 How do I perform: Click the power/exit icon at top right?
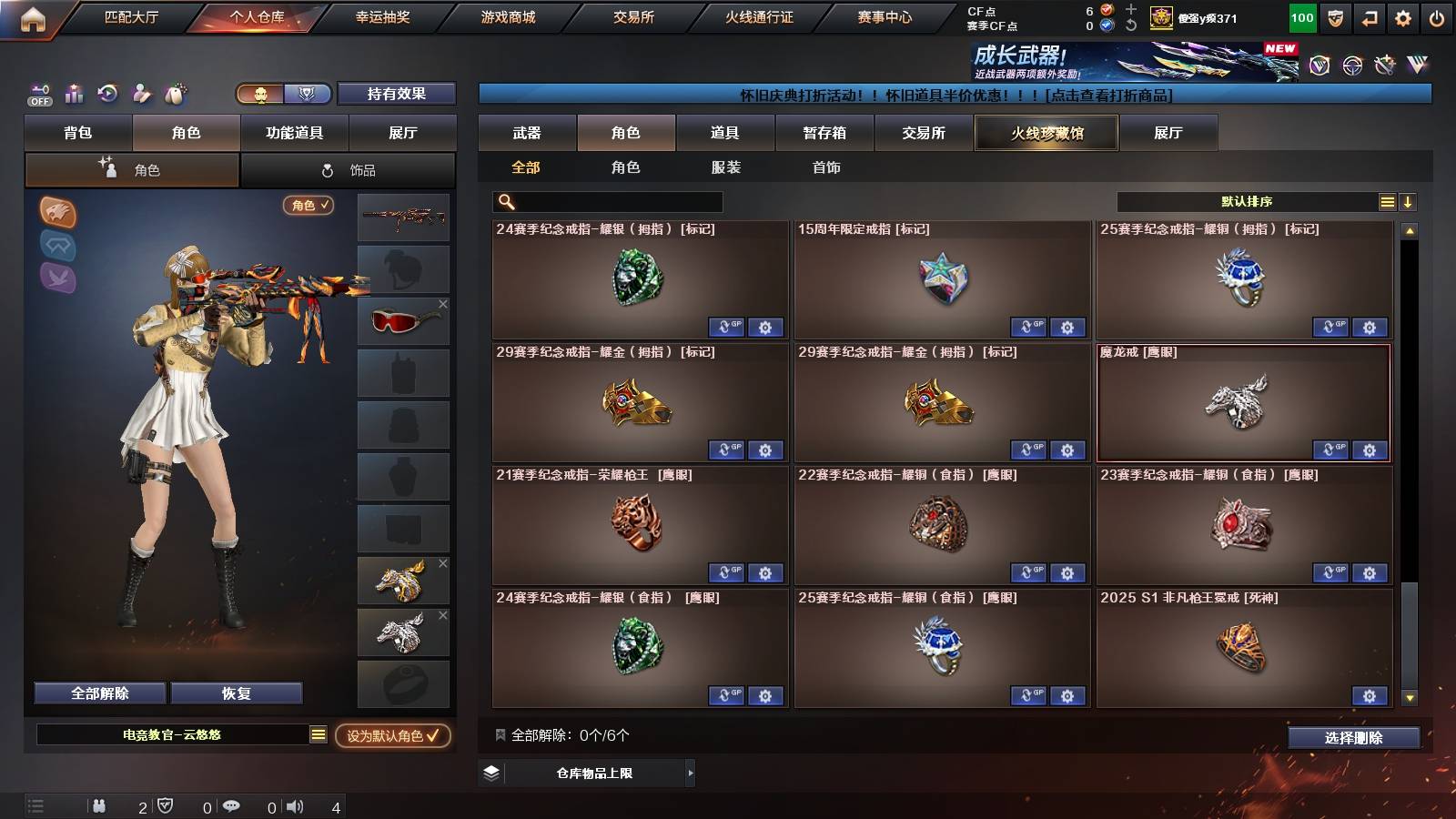[1437, 17]
